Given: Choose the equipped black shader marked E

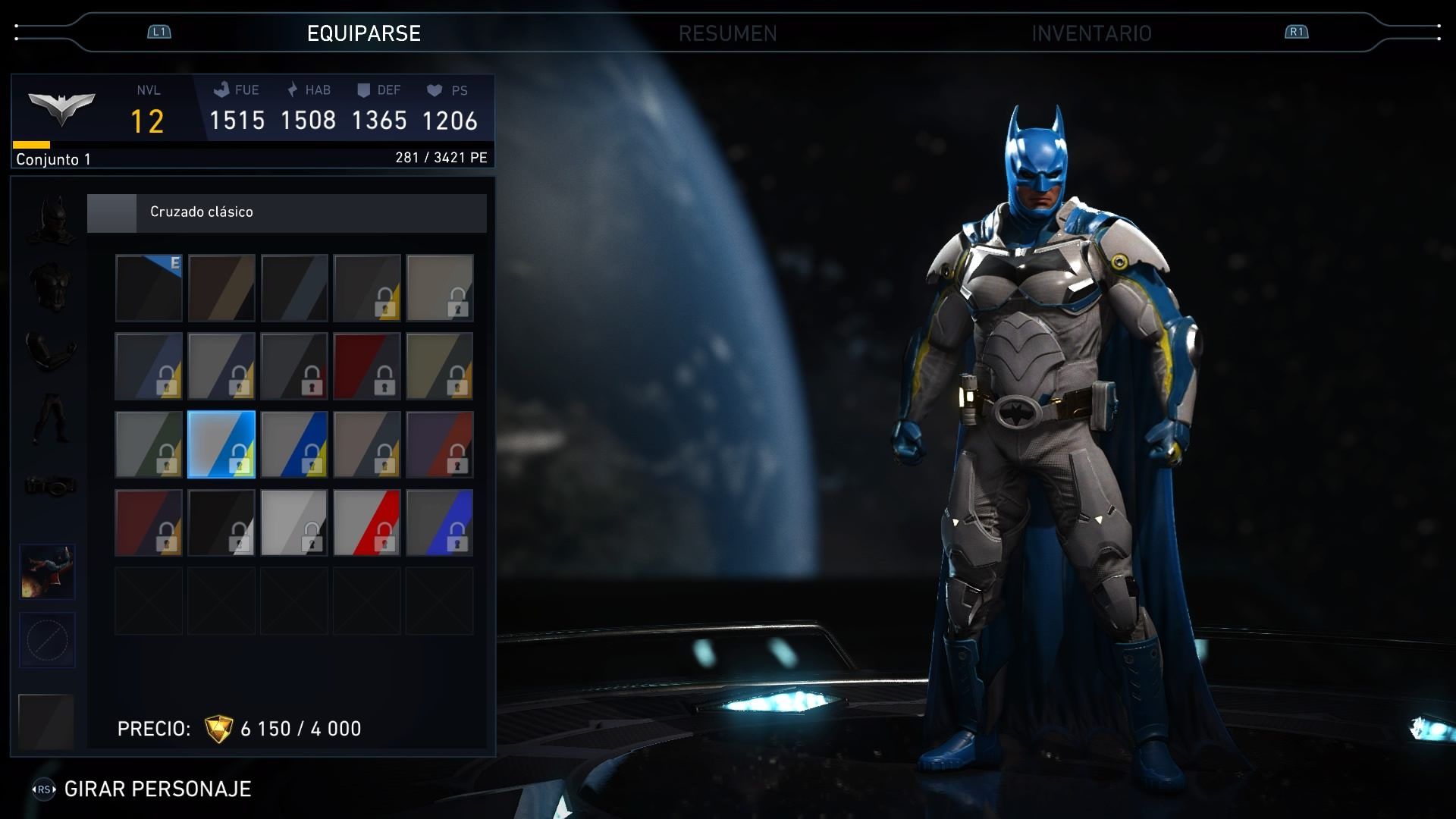Looking at the screenshot, I should (149, 288).
